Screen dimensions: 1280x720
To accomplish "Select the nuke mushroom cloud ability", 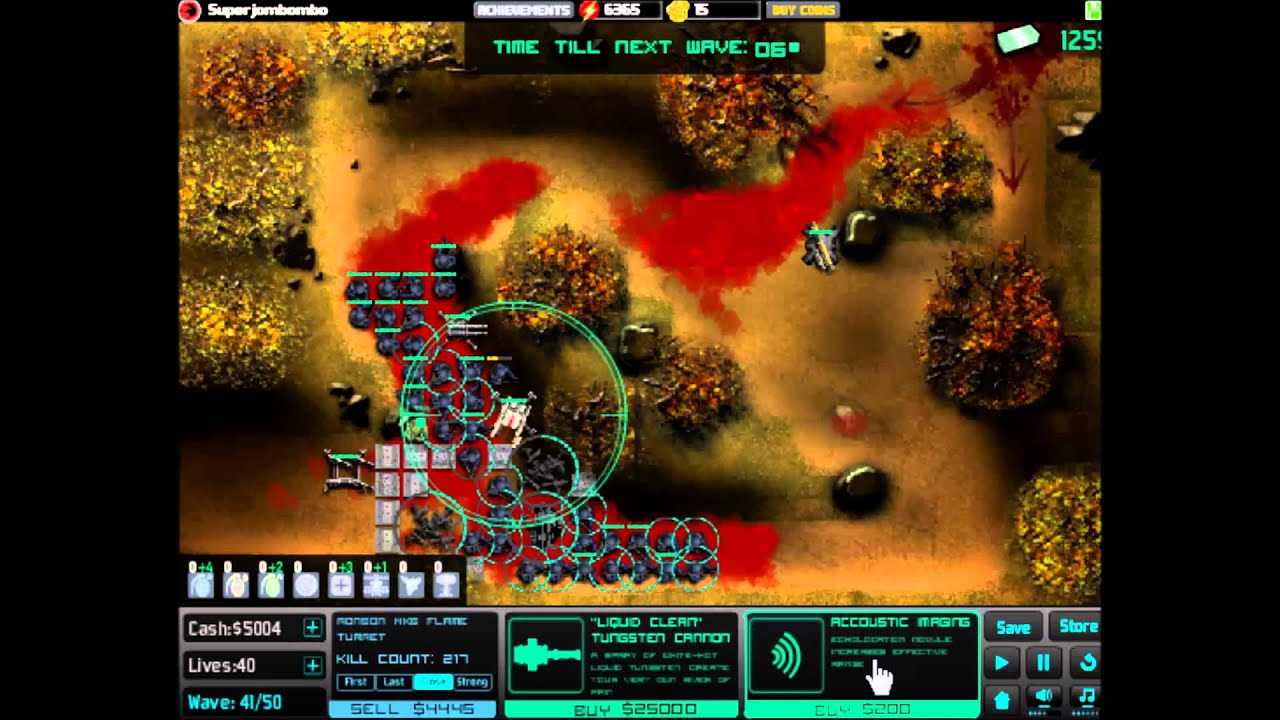I will [446, 583].
